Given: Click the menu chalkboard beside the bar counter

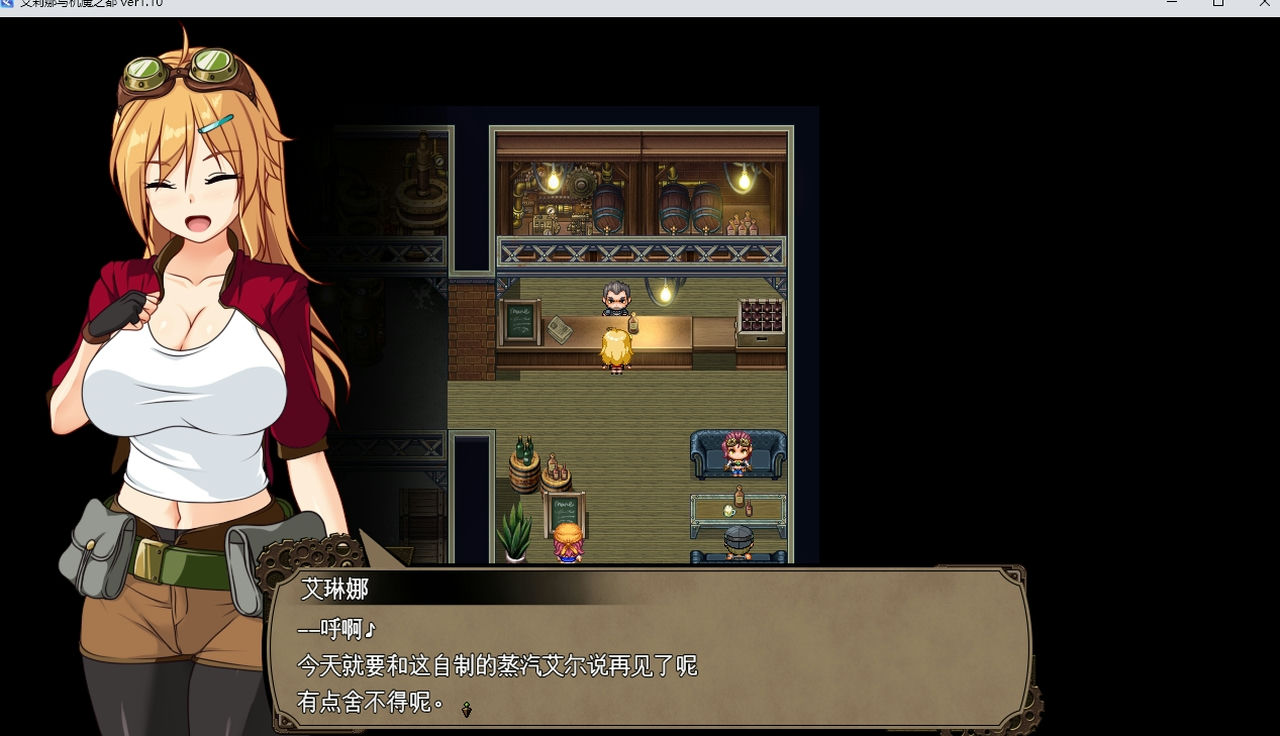Looking at the screenshot, I should click(521, 322).
